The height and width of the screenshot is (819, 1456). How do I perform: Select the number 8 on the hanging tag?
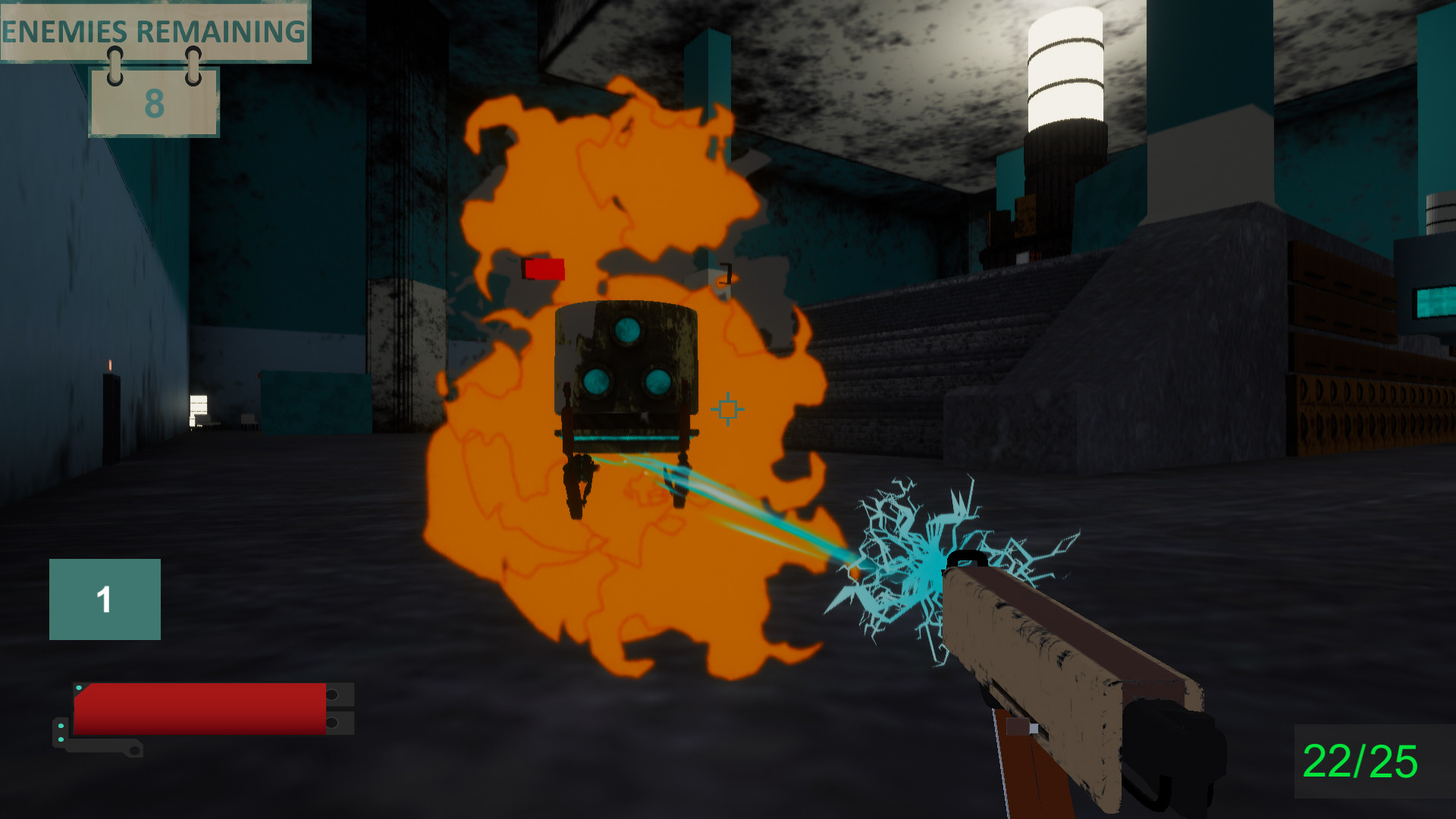(x=154, y=106)
